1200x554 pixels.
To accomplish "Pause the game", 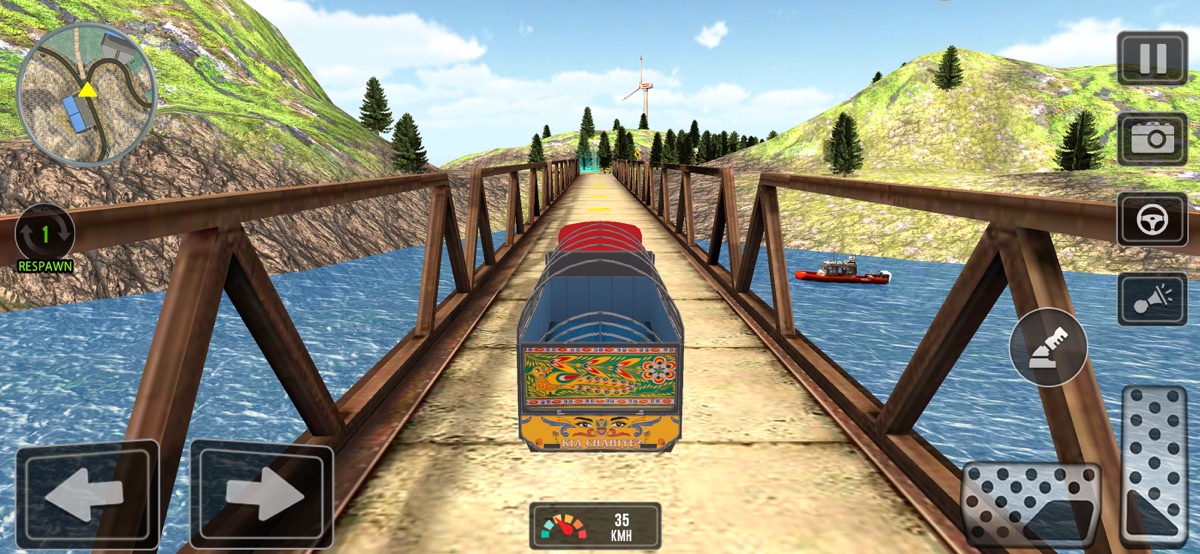I will (1152, 58).
